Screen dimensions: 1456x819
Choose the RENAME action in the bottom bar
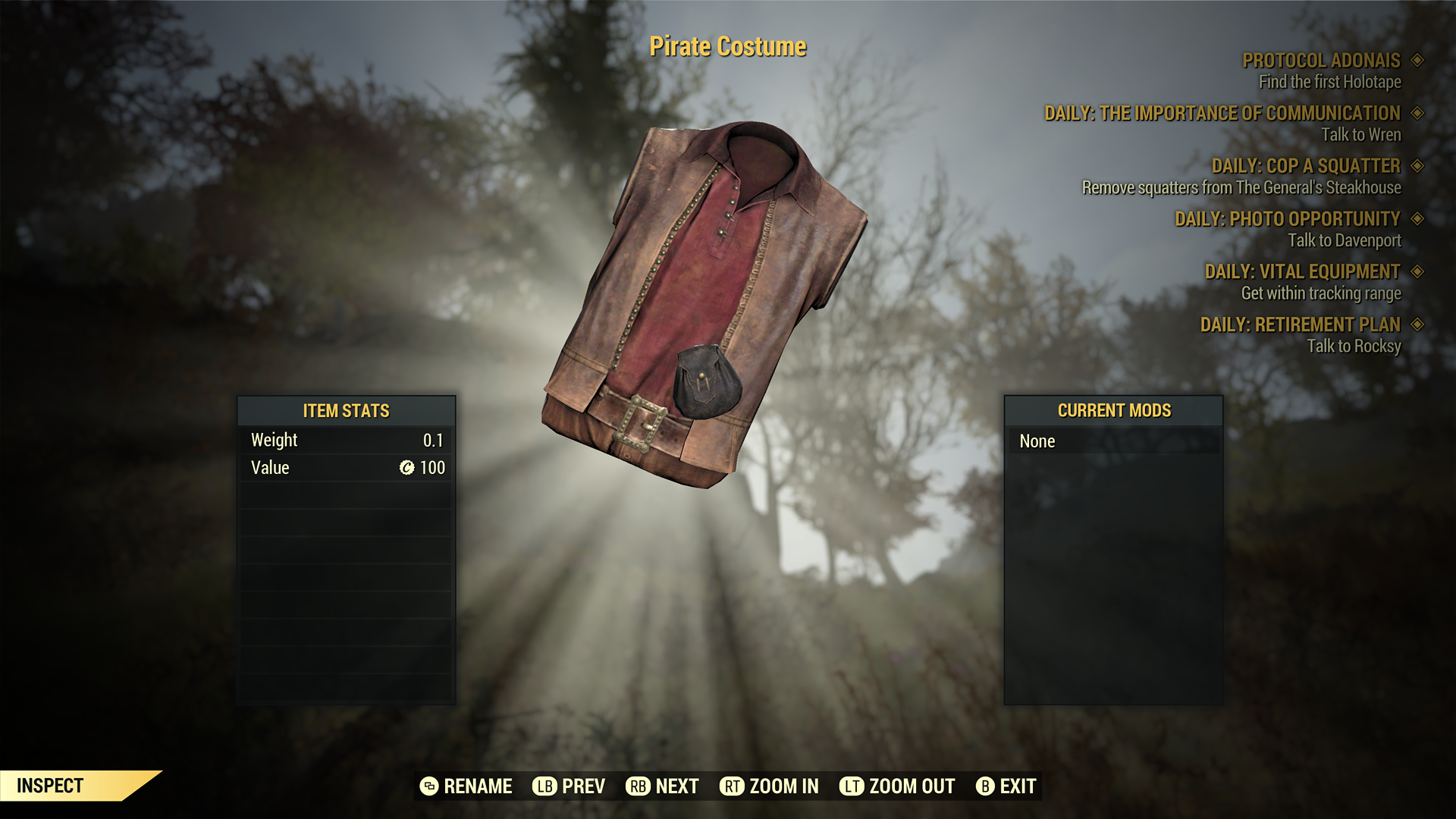466,786
